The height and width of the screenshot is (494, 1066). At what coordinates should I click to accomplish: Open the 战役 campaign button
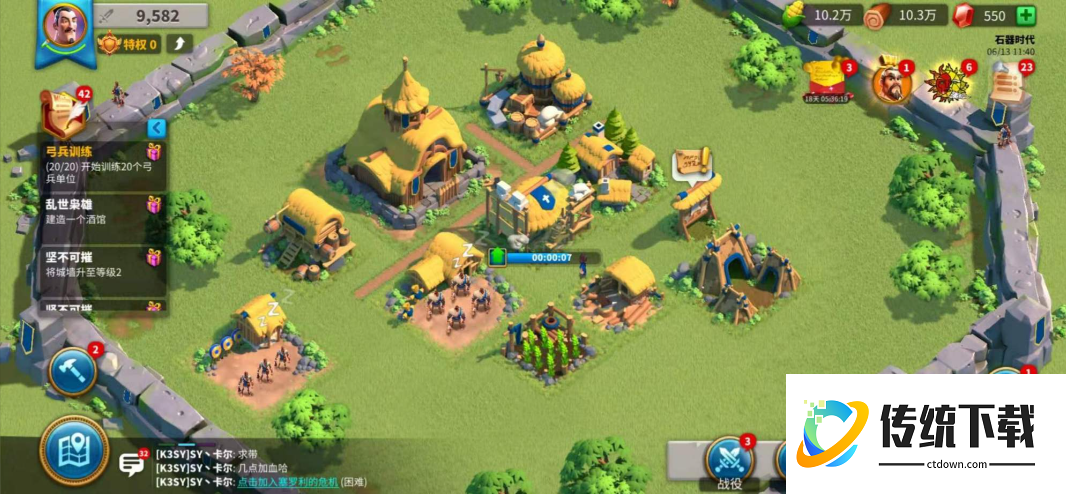[729, 462]
